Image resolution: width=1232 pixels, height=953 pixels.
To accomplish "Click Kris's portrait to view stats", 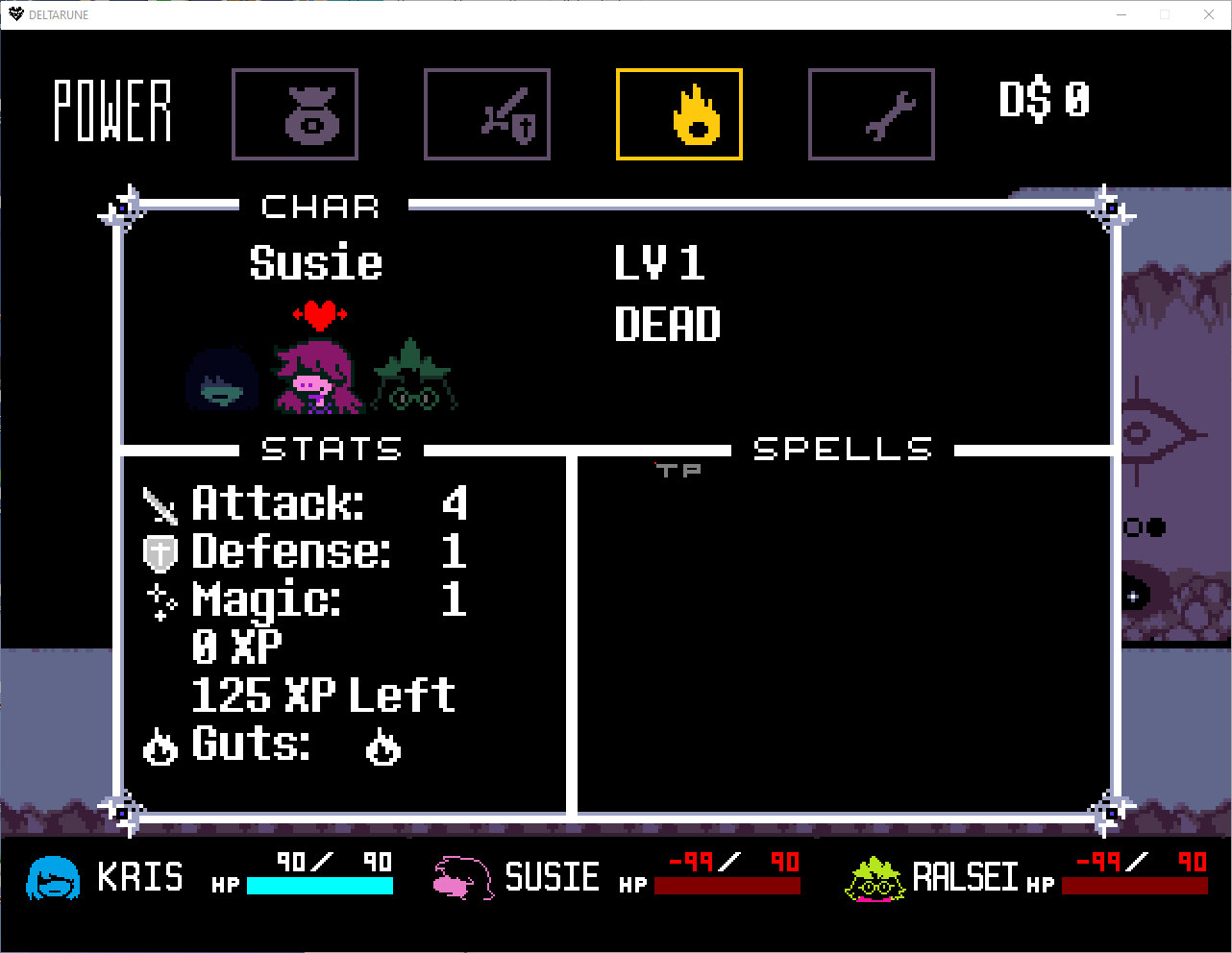I will pyautogui.click(x=222, y=381).
